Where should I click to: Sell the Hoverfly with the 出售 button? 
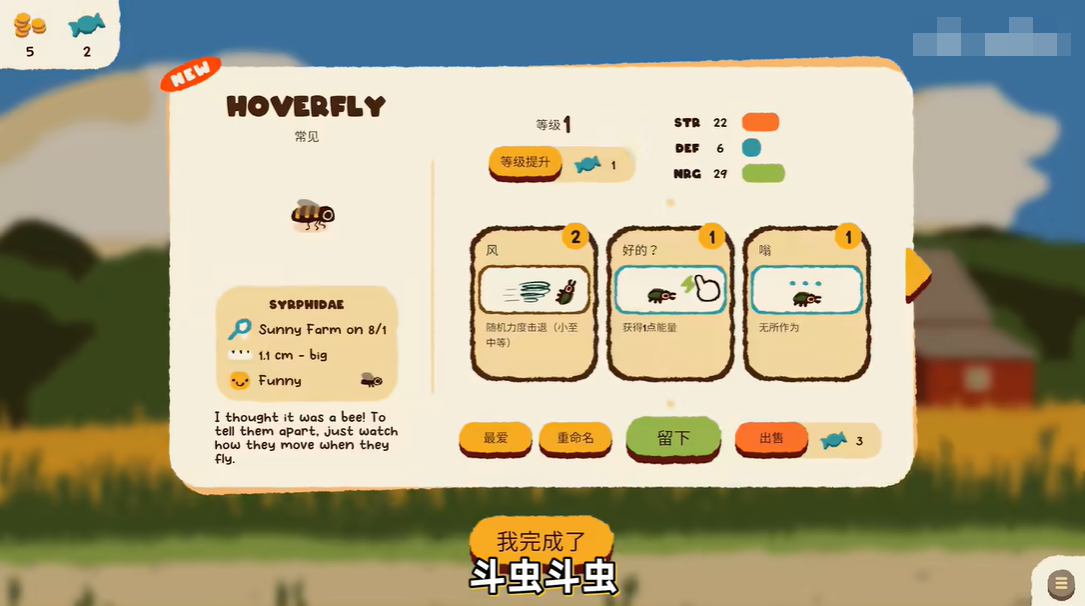771,438
